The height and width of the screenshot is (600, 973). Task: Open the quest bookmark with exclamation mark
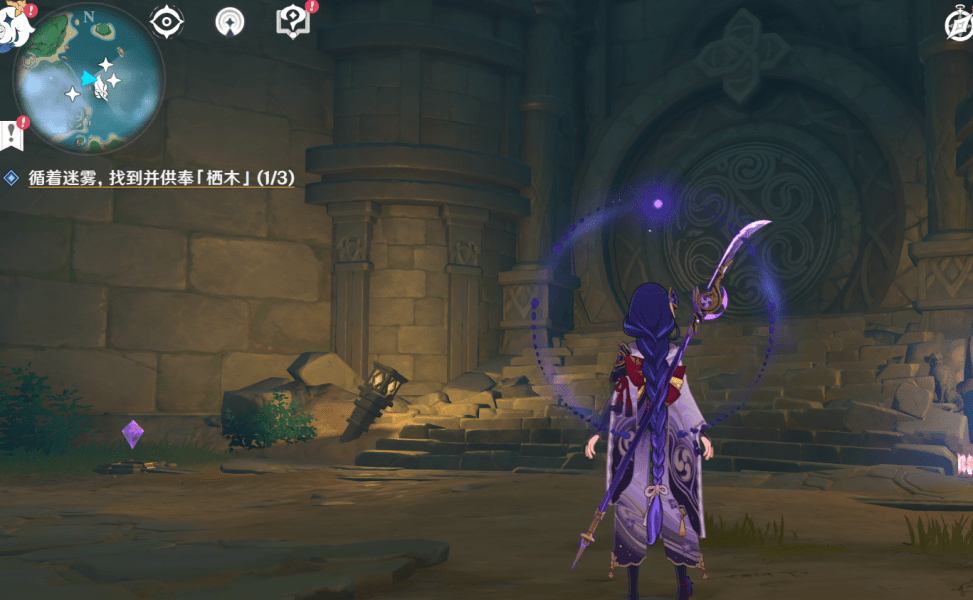point(11,133)
